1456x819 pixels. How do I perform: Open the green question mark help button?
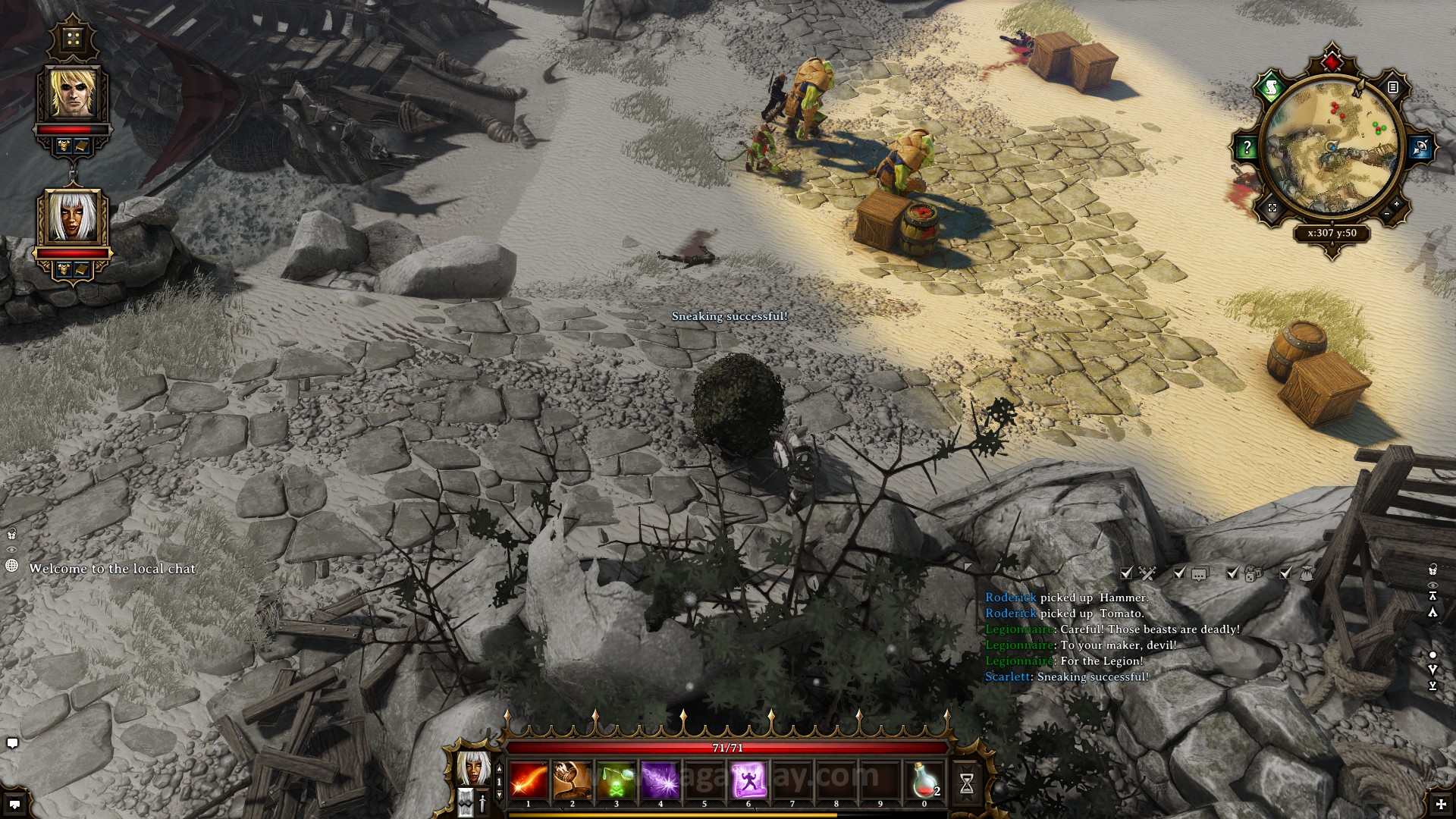click(x=1247, y=148)
